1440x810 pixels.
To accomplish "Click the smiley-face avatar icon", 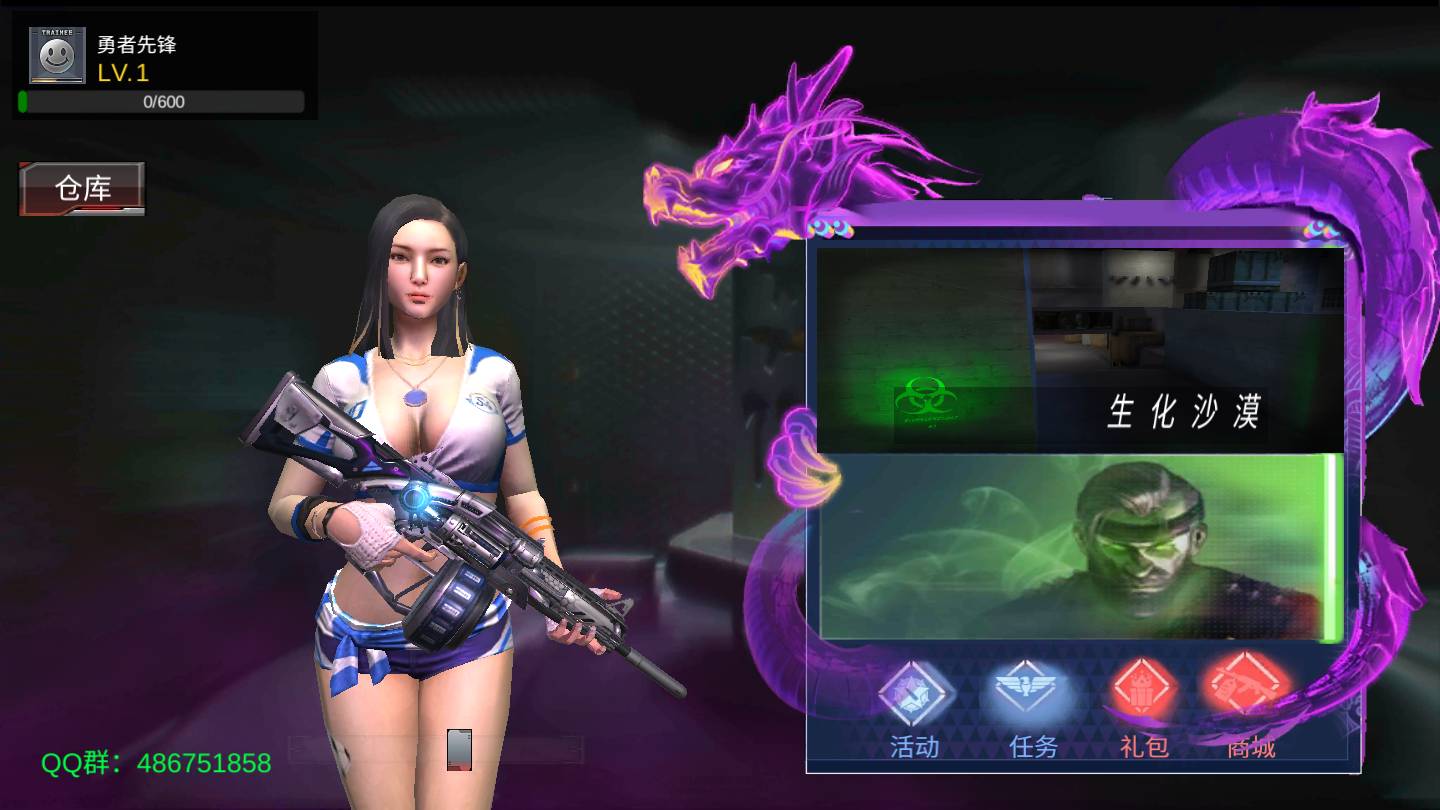I will click(57, 54).
